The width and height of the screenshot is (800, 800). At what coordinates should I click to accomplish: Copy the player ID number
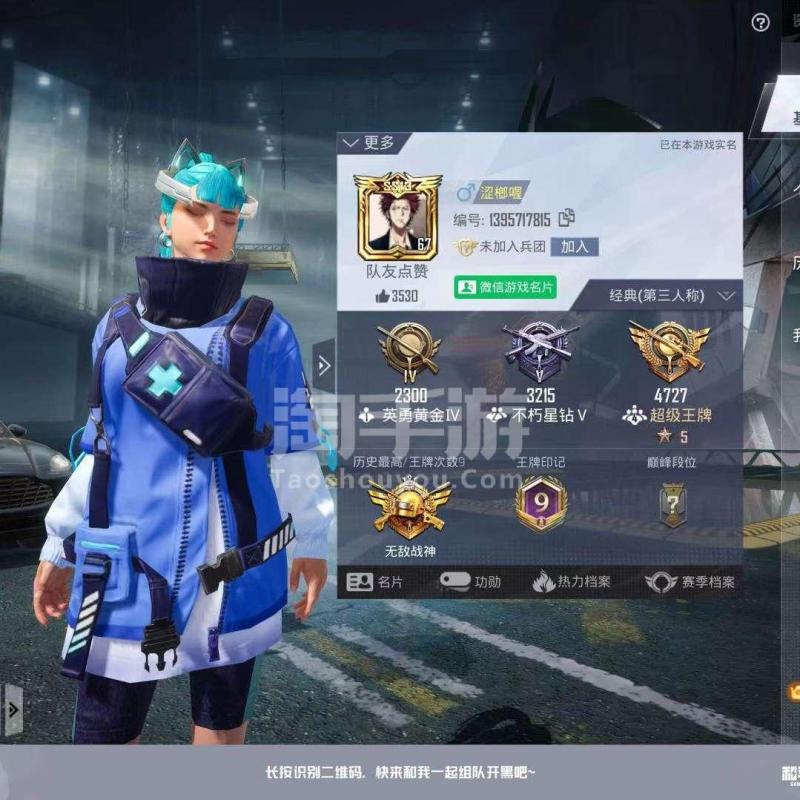(x=567, y=219)
